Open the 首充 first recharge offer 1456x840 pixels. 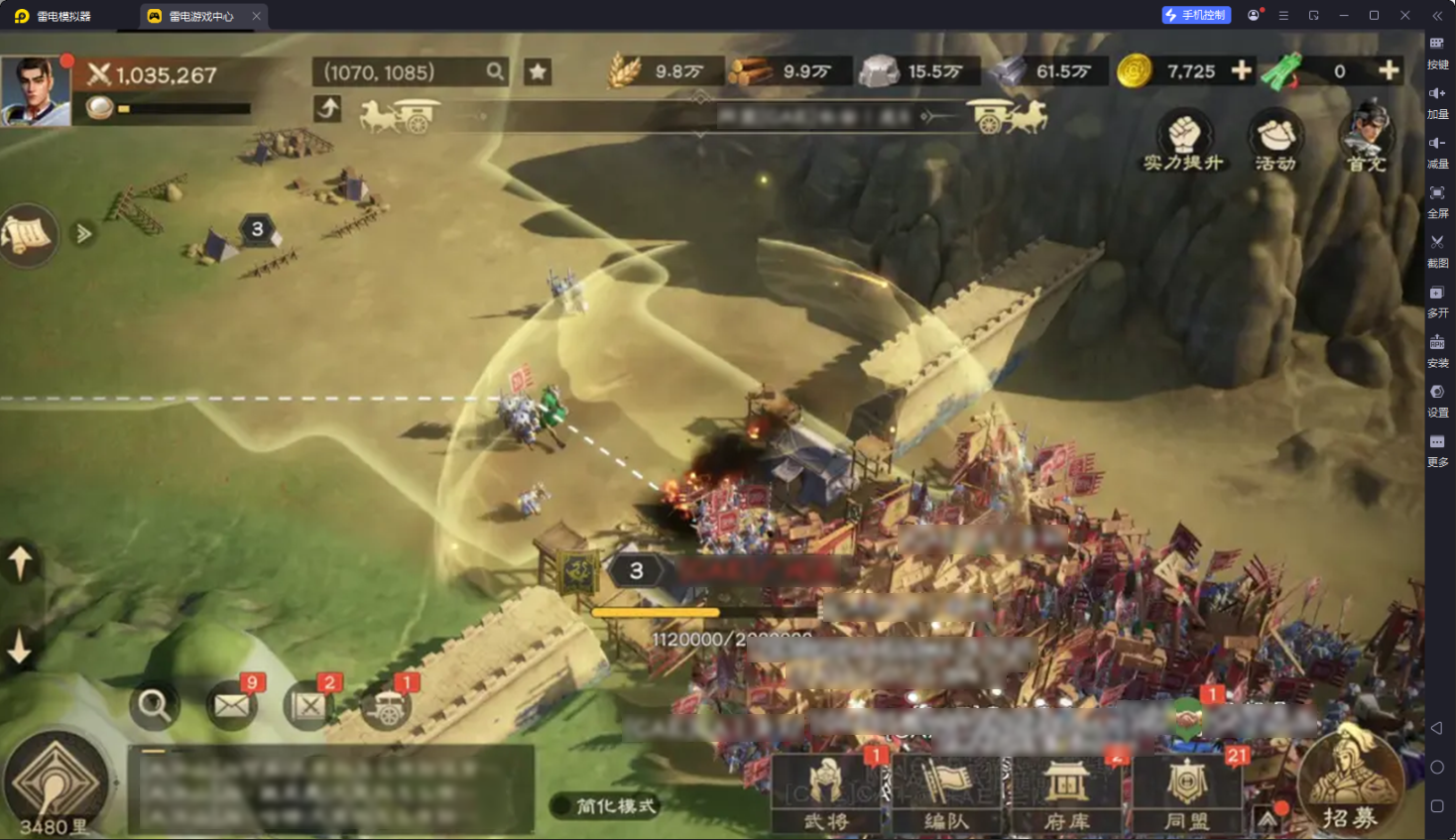coord(1367,139)
